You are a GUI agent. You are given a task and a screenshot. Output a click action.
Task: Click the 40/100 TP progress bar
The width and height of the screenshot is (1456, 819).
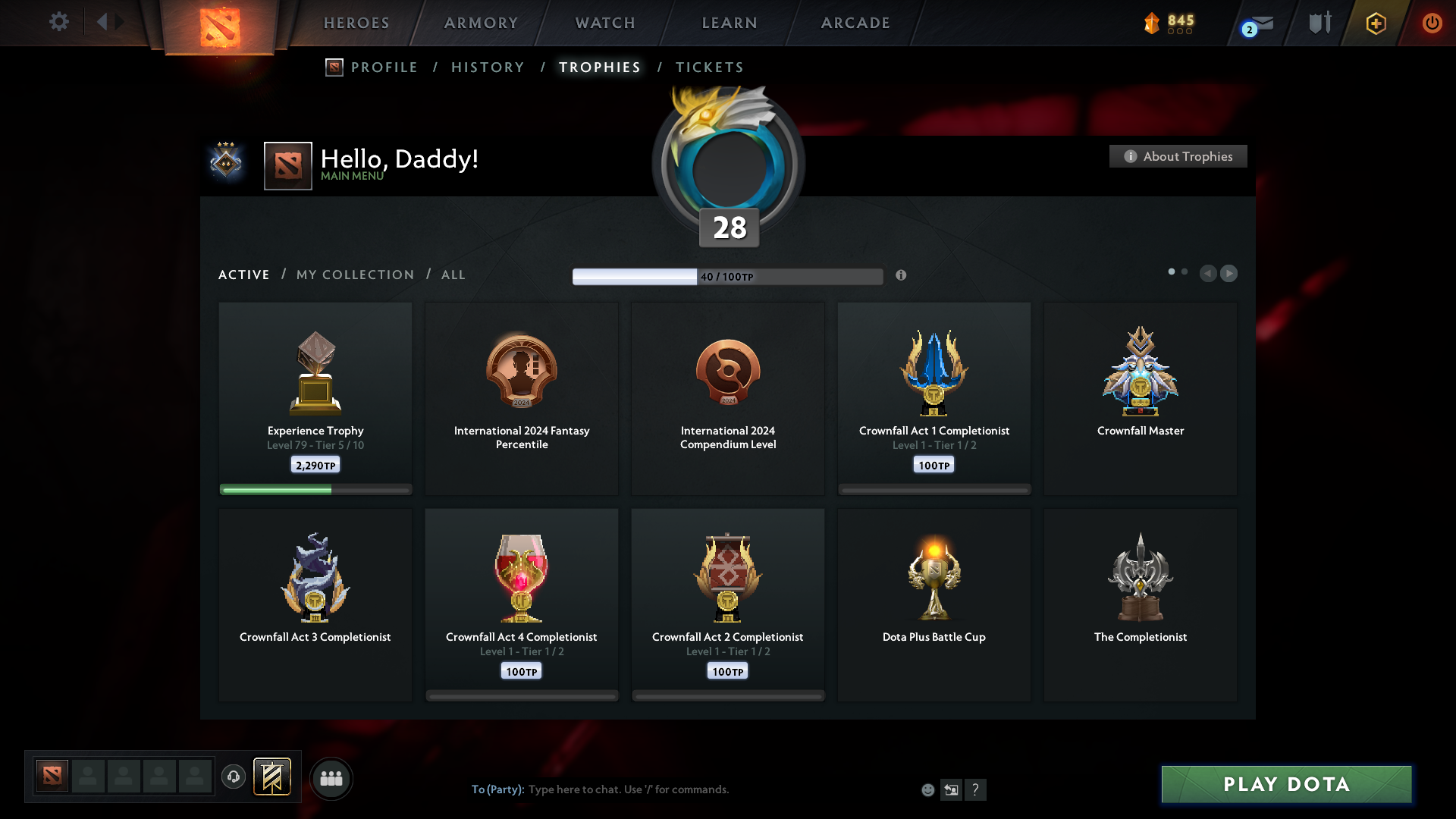tap(728, 276)
